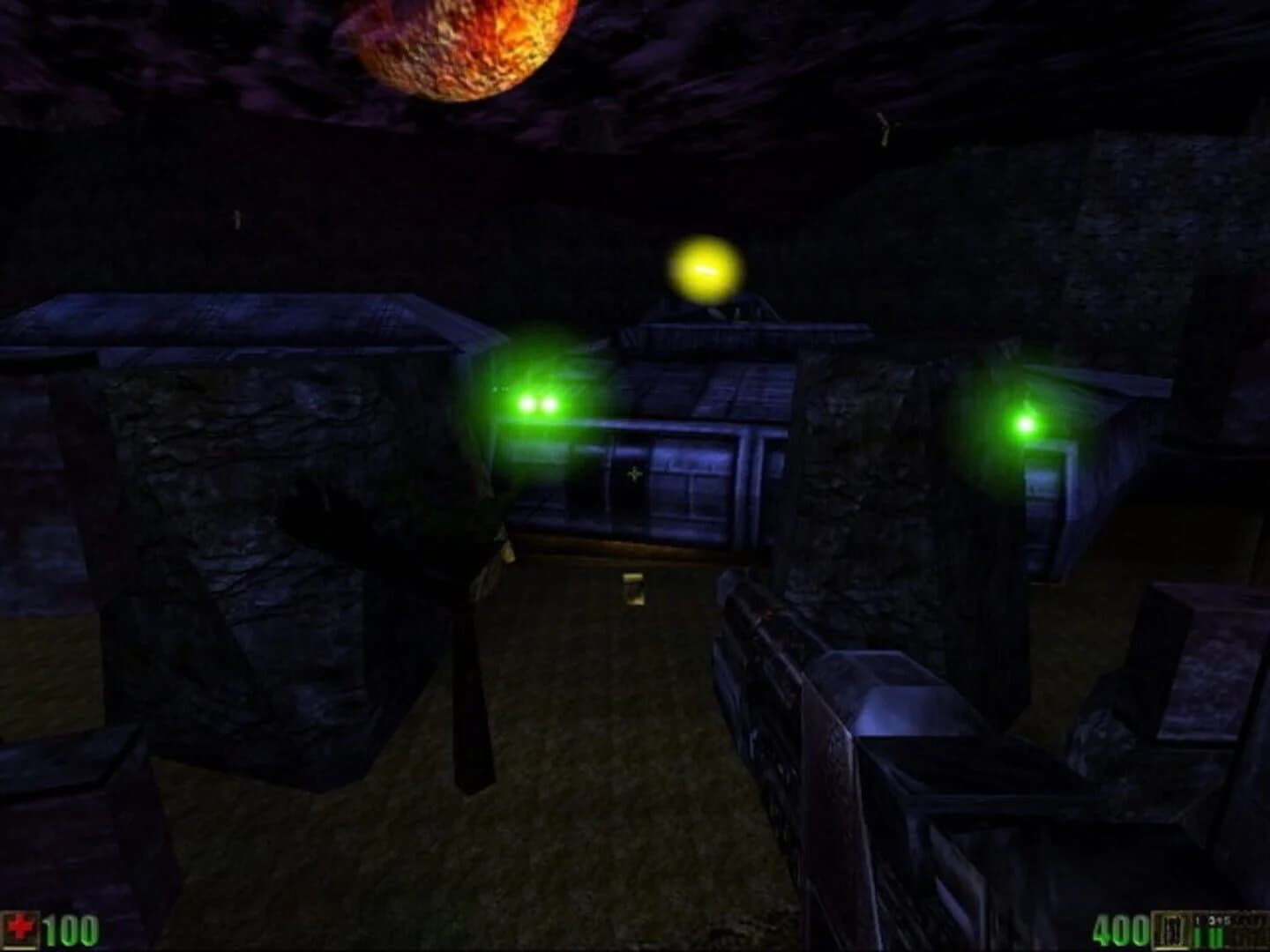
Task: Click the crosshair at screen center
Action: (x=633, y=473)
